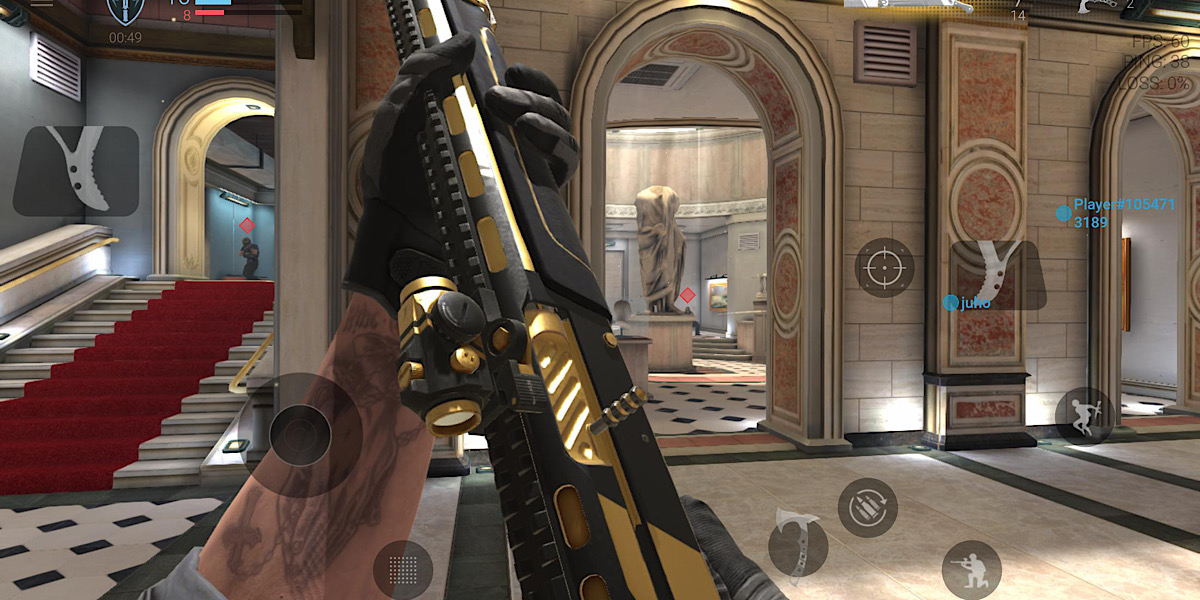Tap the crosshair aim button

coord(884,268)
